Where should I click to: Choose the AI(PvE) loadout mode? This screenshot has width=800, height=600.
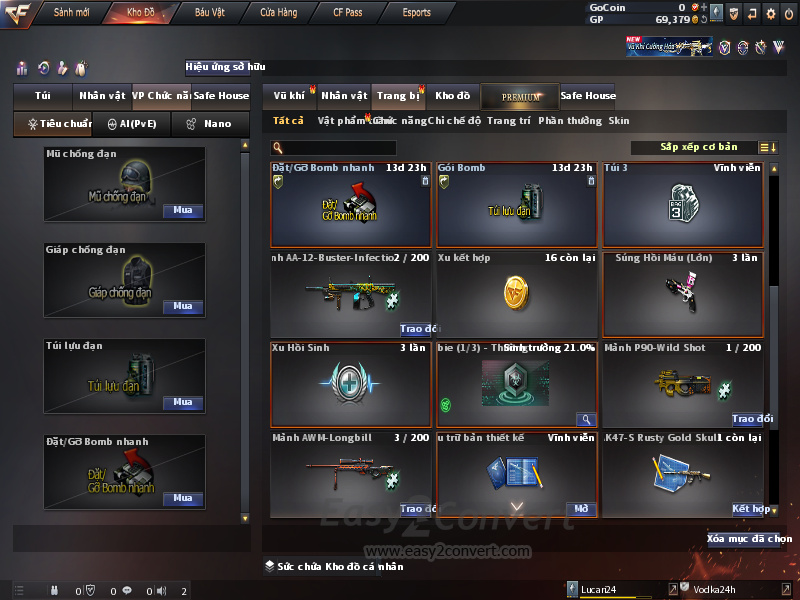coord(131,124)
